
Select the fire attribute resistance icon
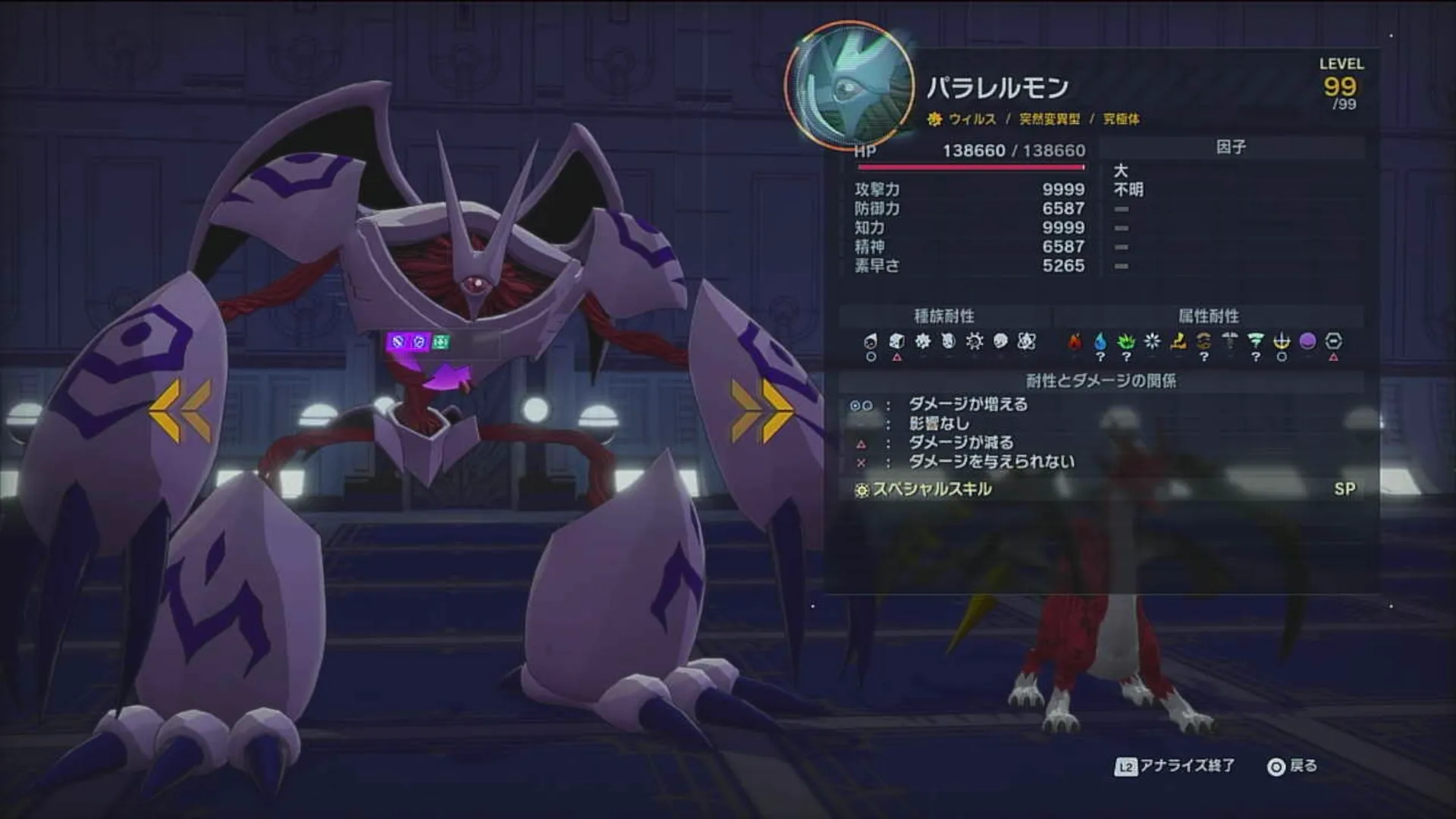pos(1074,341)
